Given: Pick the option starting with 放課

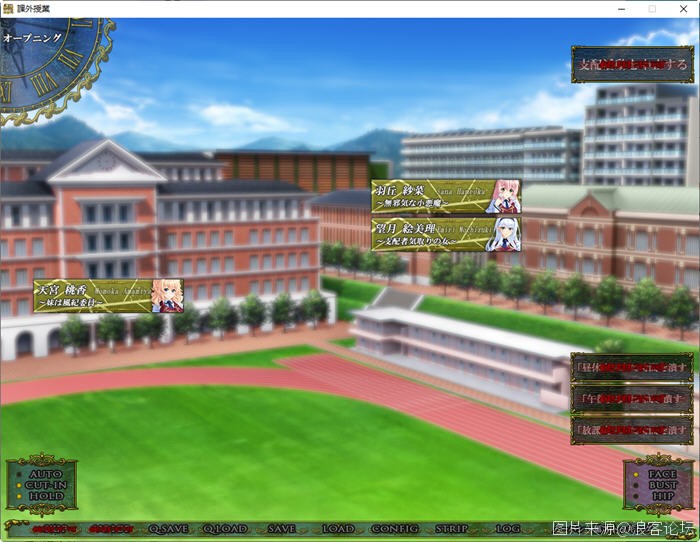Looking at the screenshot, I should tap(632, 430).
